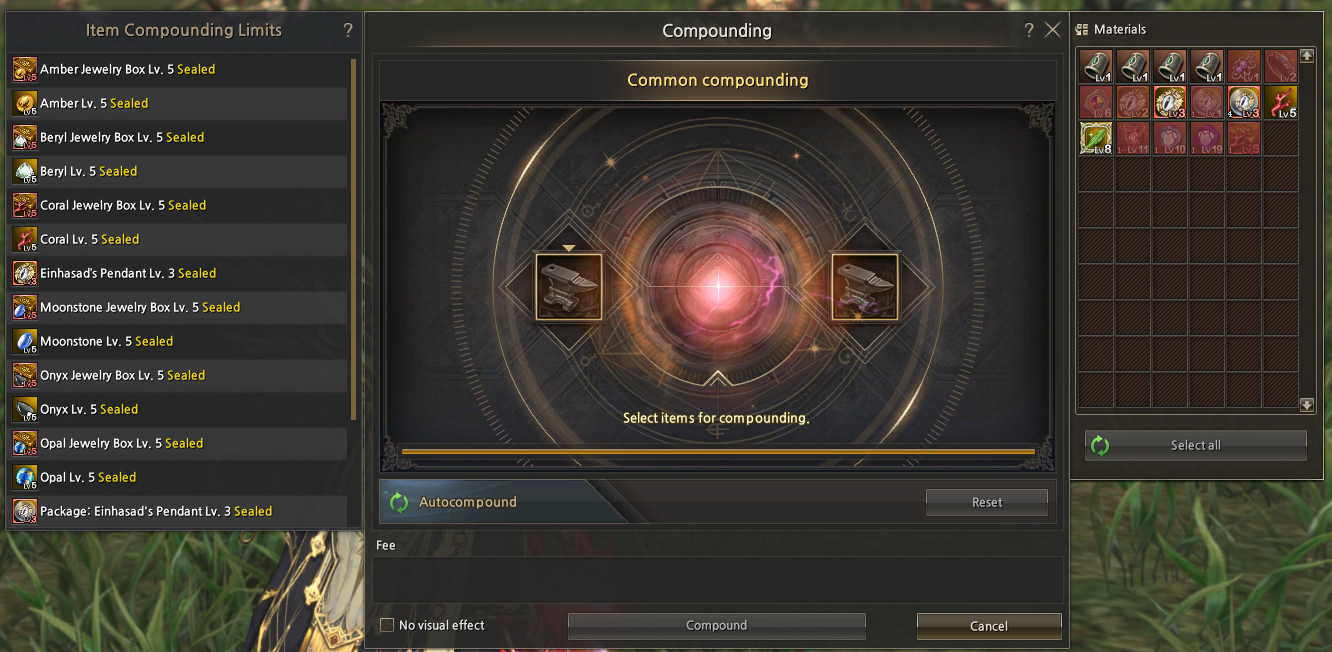Click the Compound button
This screenshot has width=1332, height=652.
[x=716, y=626]
